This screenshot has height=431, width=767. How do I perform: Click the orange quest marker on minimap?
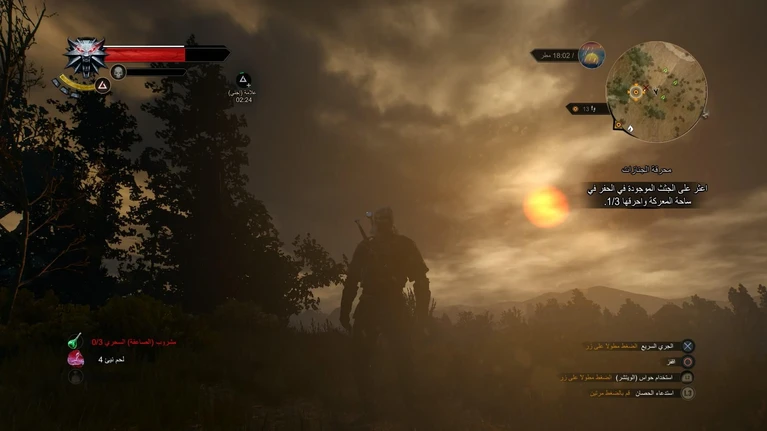pos(636,92)
